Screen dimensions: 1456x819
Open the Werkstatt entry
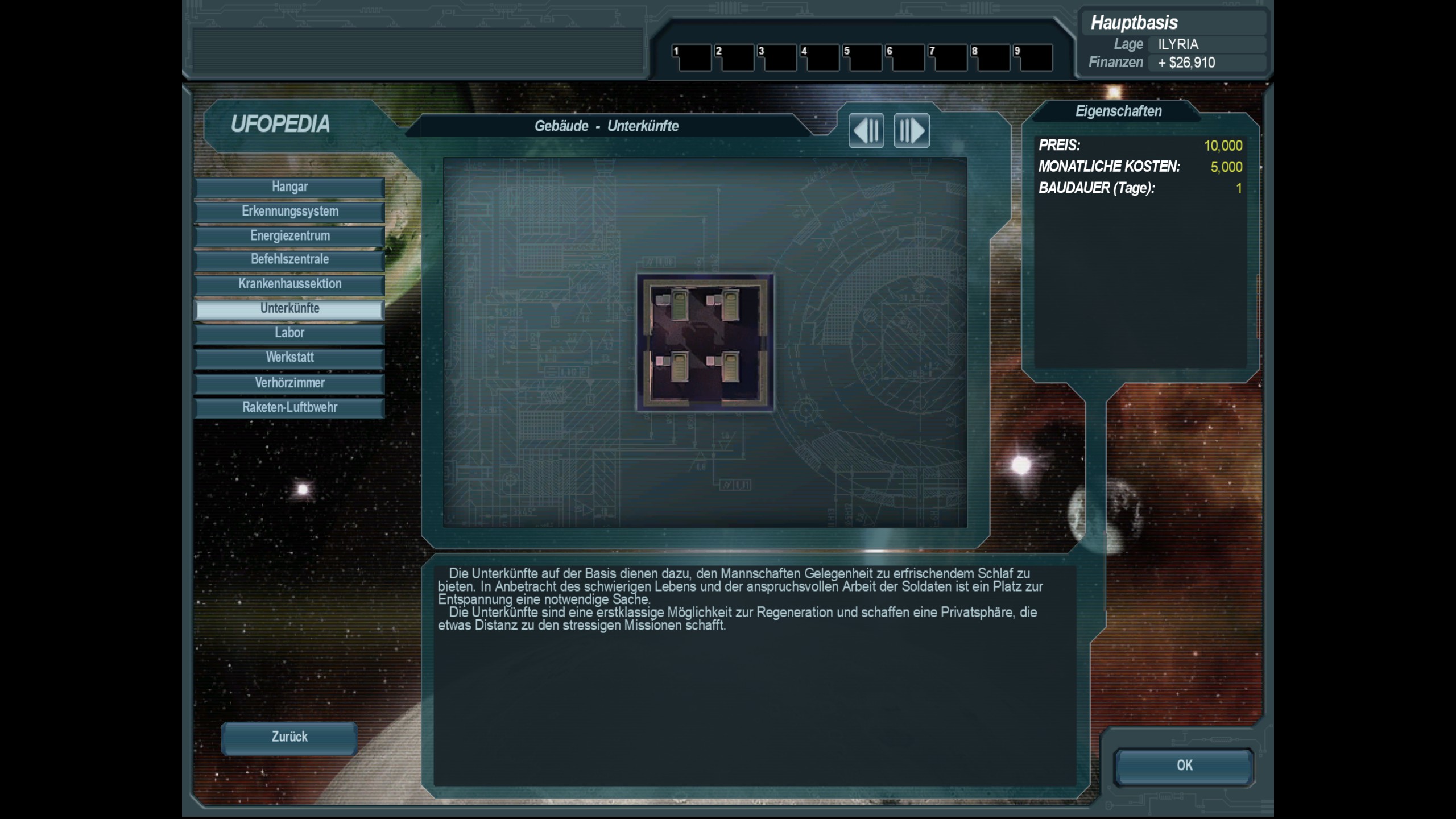[x=289, y=358]
